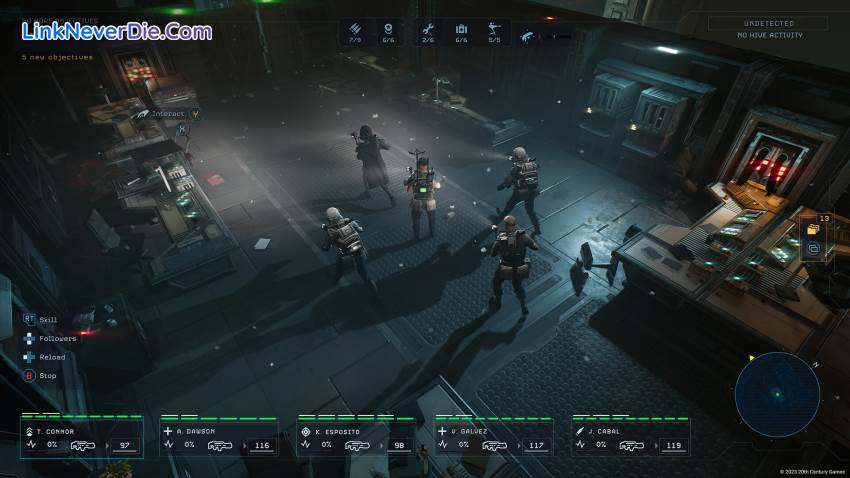Image resolution: width=850 pixels, height=478 pixels.
Task: Select the wrench tools resource icon
Action: coord(428,30)
